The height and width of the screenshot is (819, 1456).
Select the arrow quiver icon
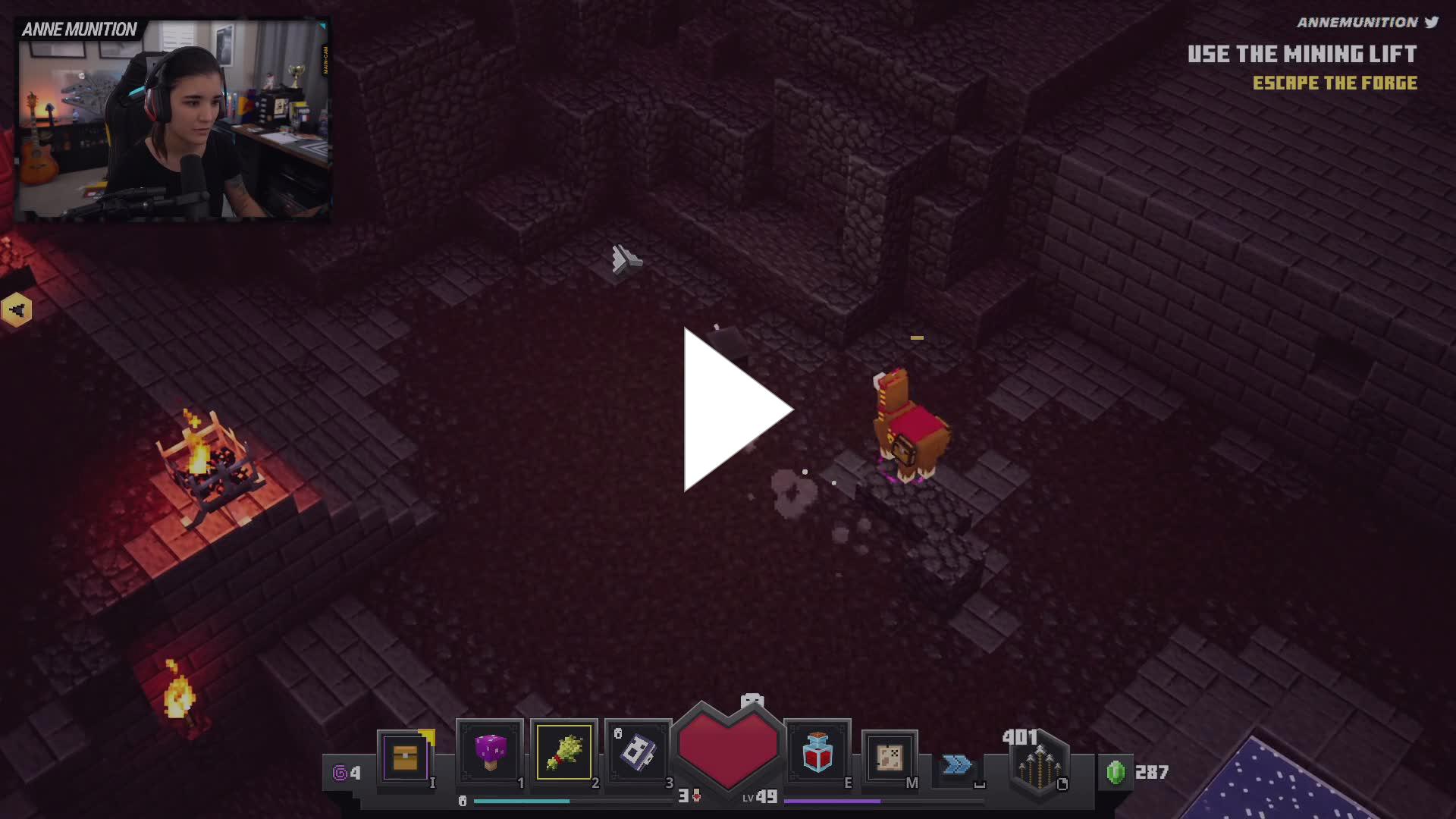(x=1039, y=766)
